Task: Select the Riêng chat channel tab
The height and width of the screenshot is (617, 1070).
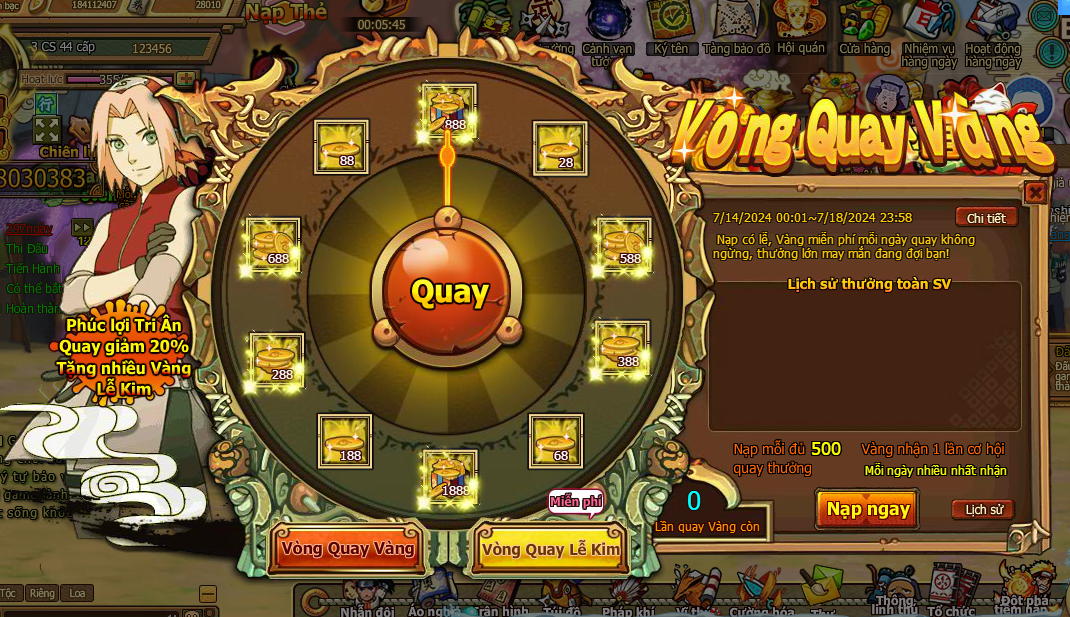Action: point(42,593)
